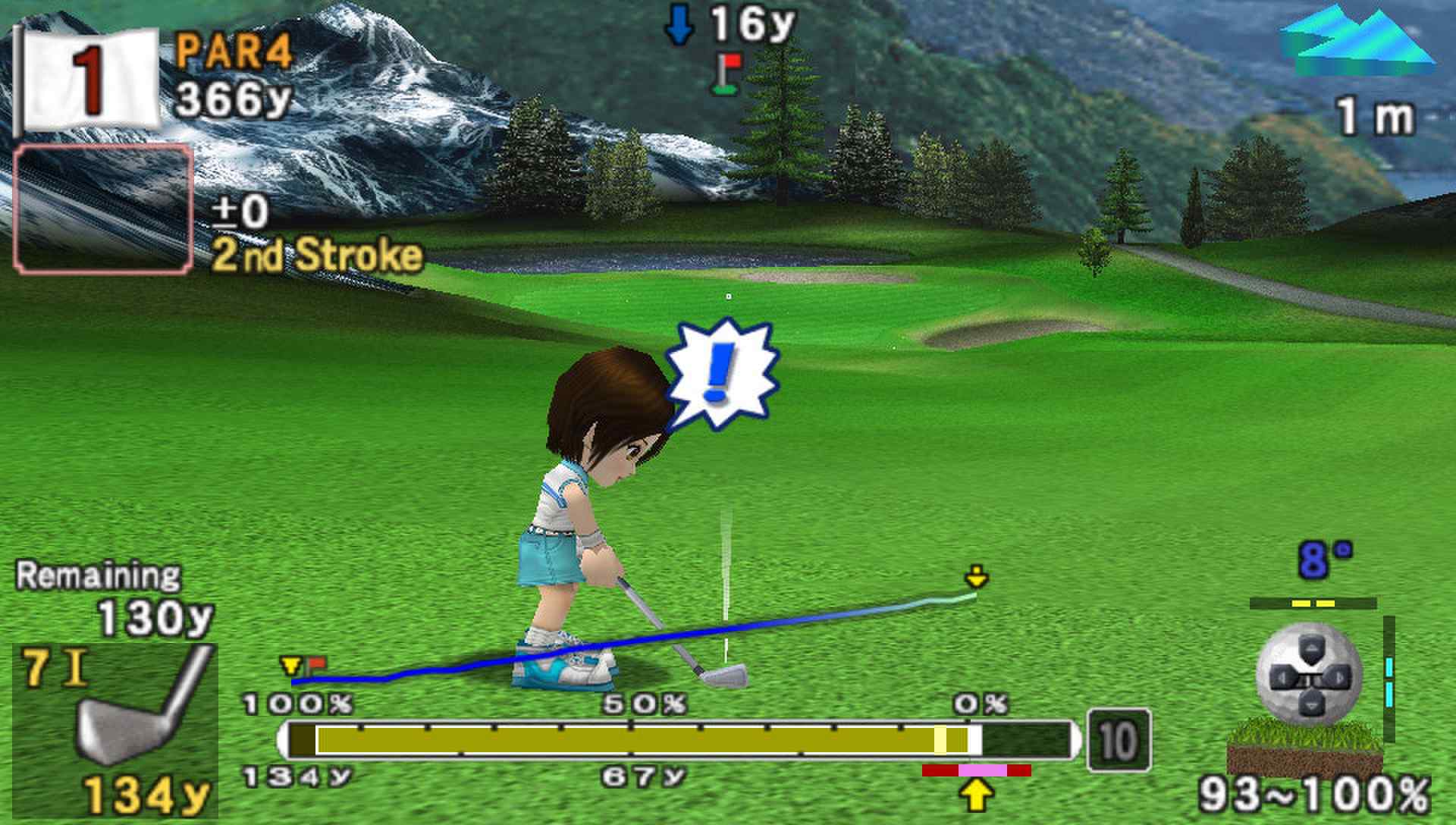This screenshot has height=825, width=1456.
Task: Click the power shot counter box showing 10
Action: [x=1119, y=740]
